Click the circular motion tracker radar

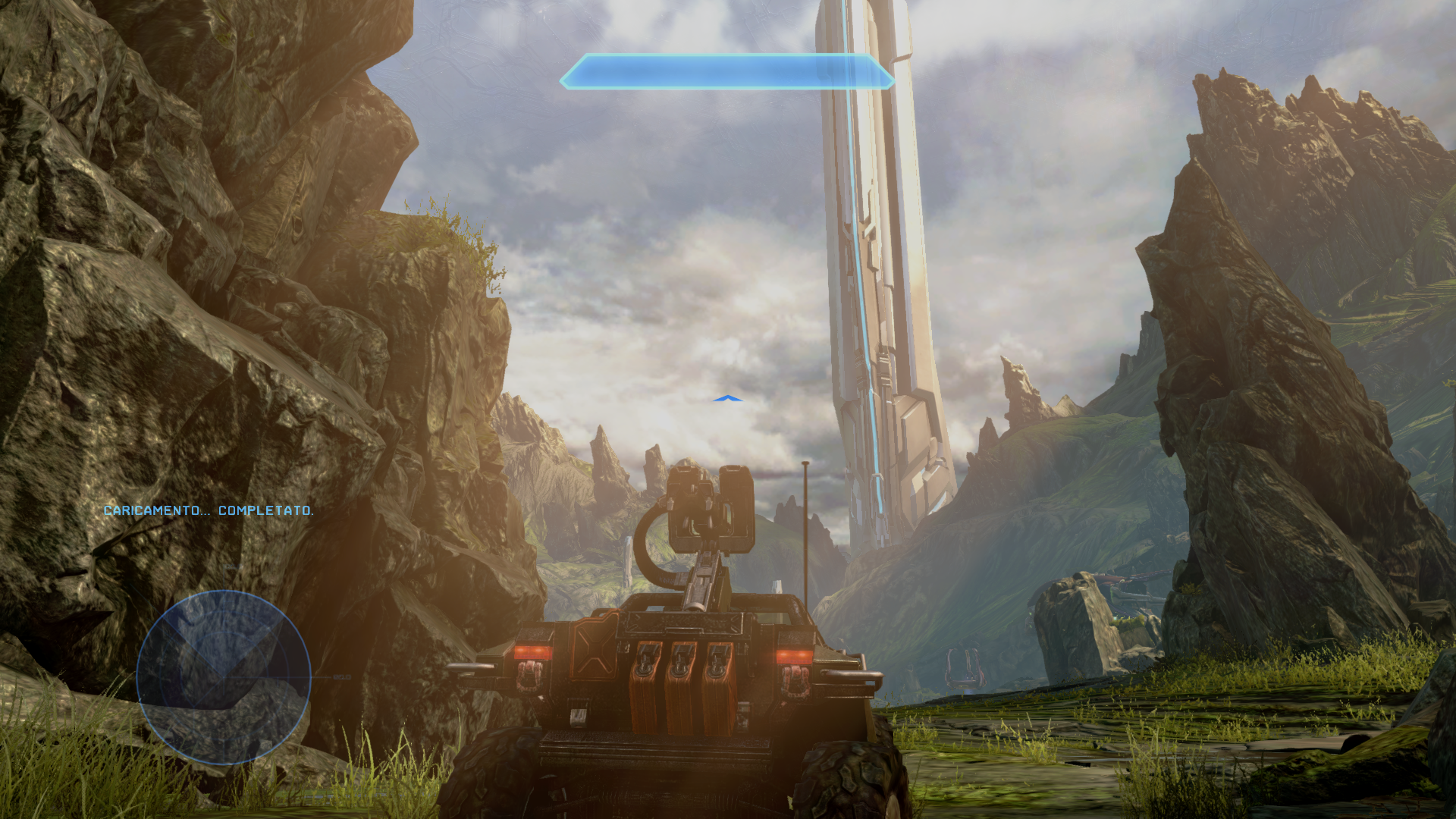tap(224, 676)
